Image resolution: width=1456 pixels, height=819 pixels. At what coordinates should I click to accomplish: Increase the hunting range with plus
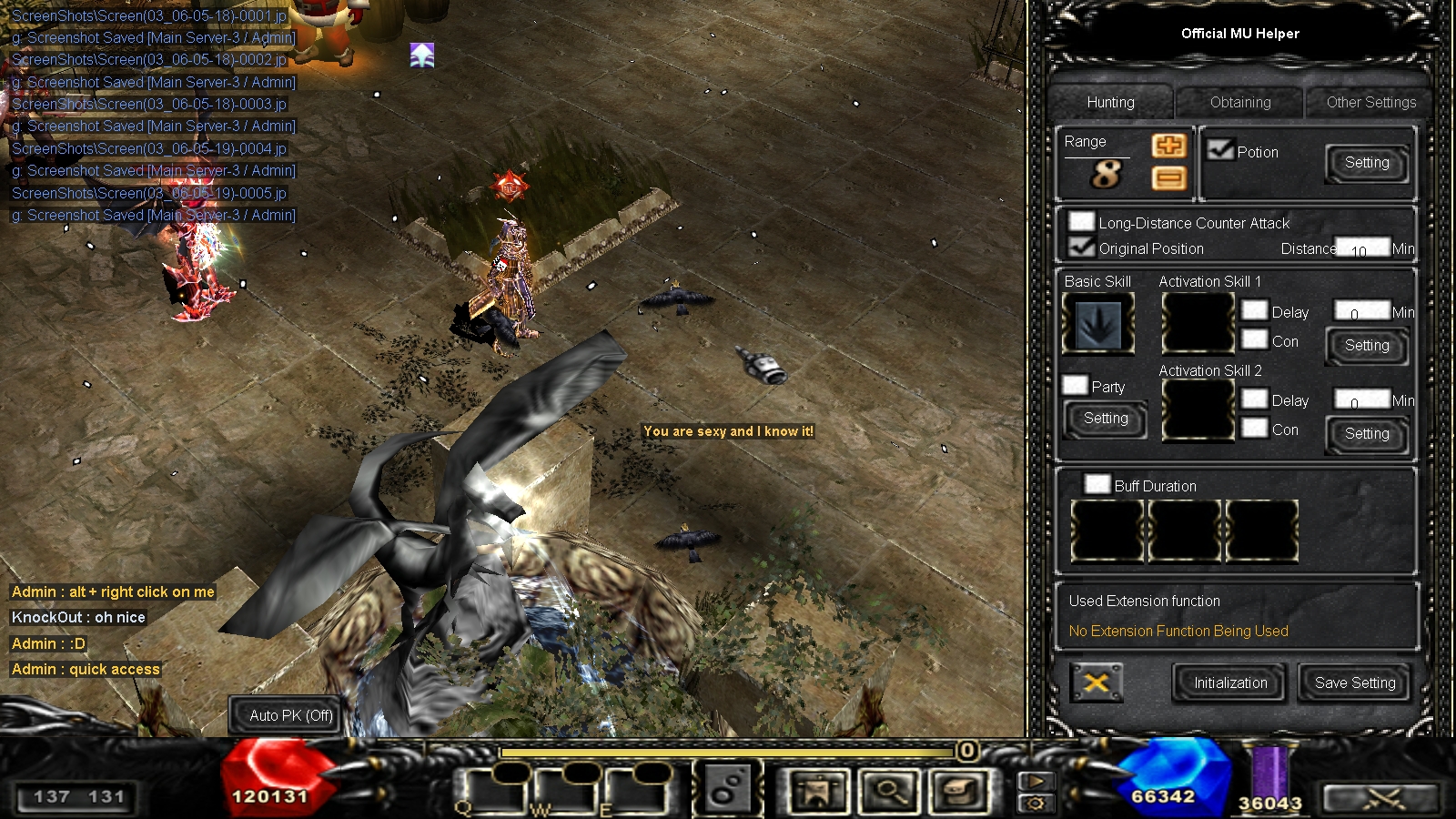tap(1168, 146)
